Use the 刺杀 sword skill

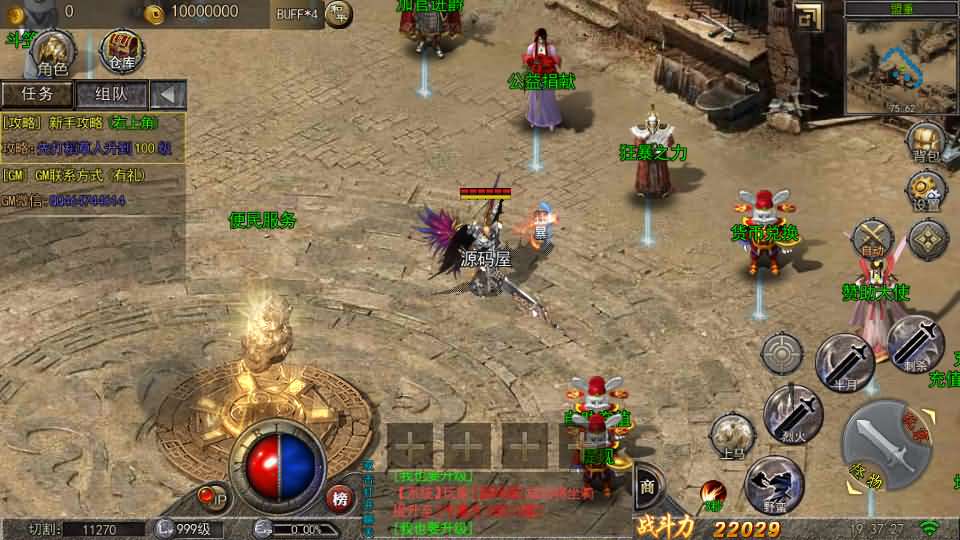[x=915, y=345]
